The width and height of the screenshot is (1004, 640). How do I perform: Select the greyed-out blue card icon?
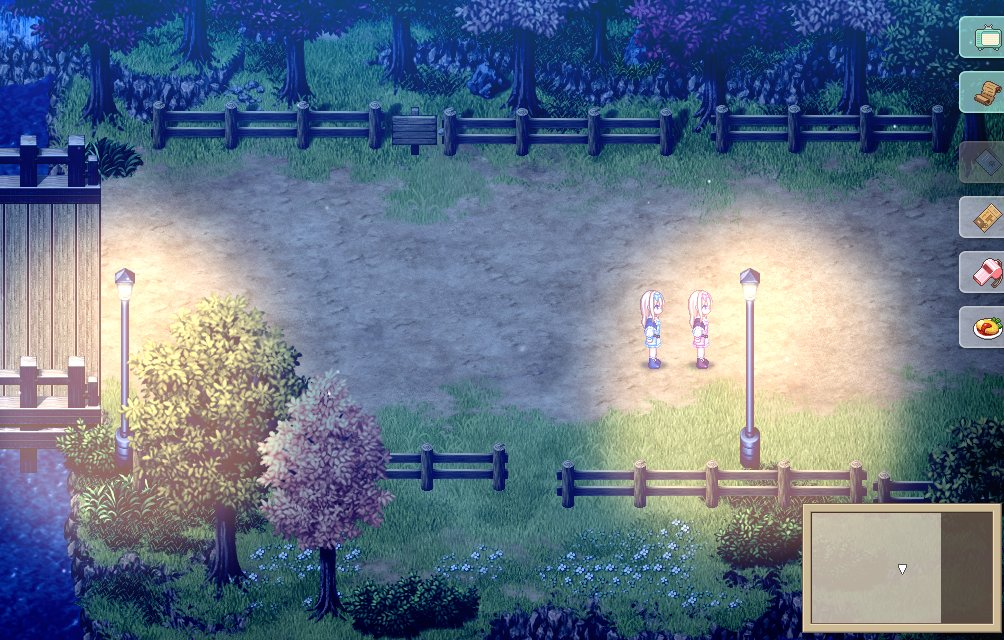983,162
